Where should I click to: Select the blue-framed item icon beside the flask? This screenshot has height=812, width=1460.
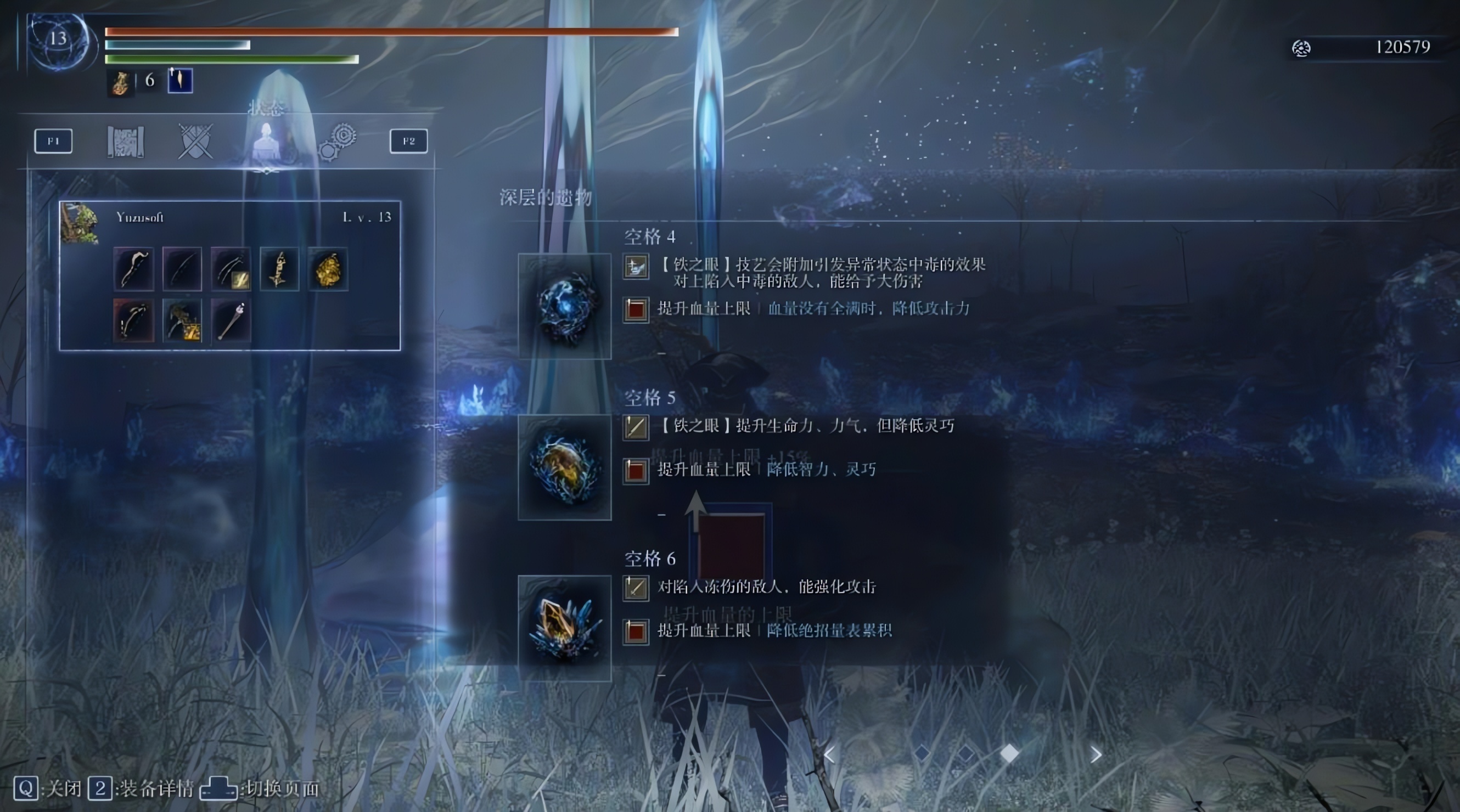click(180, 81)
